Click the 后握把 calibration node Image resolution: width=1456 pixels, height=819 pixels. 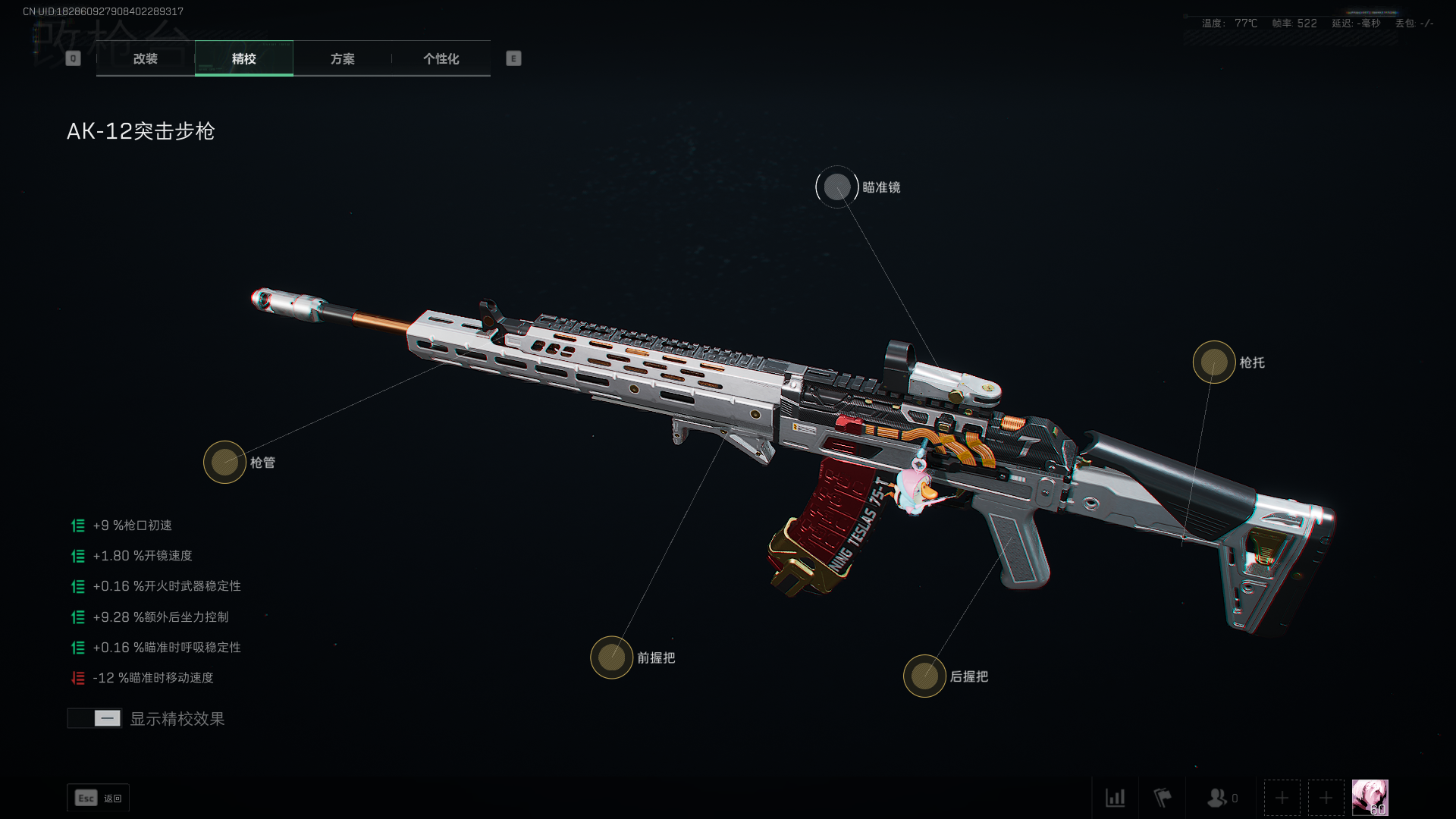point(924,676)
